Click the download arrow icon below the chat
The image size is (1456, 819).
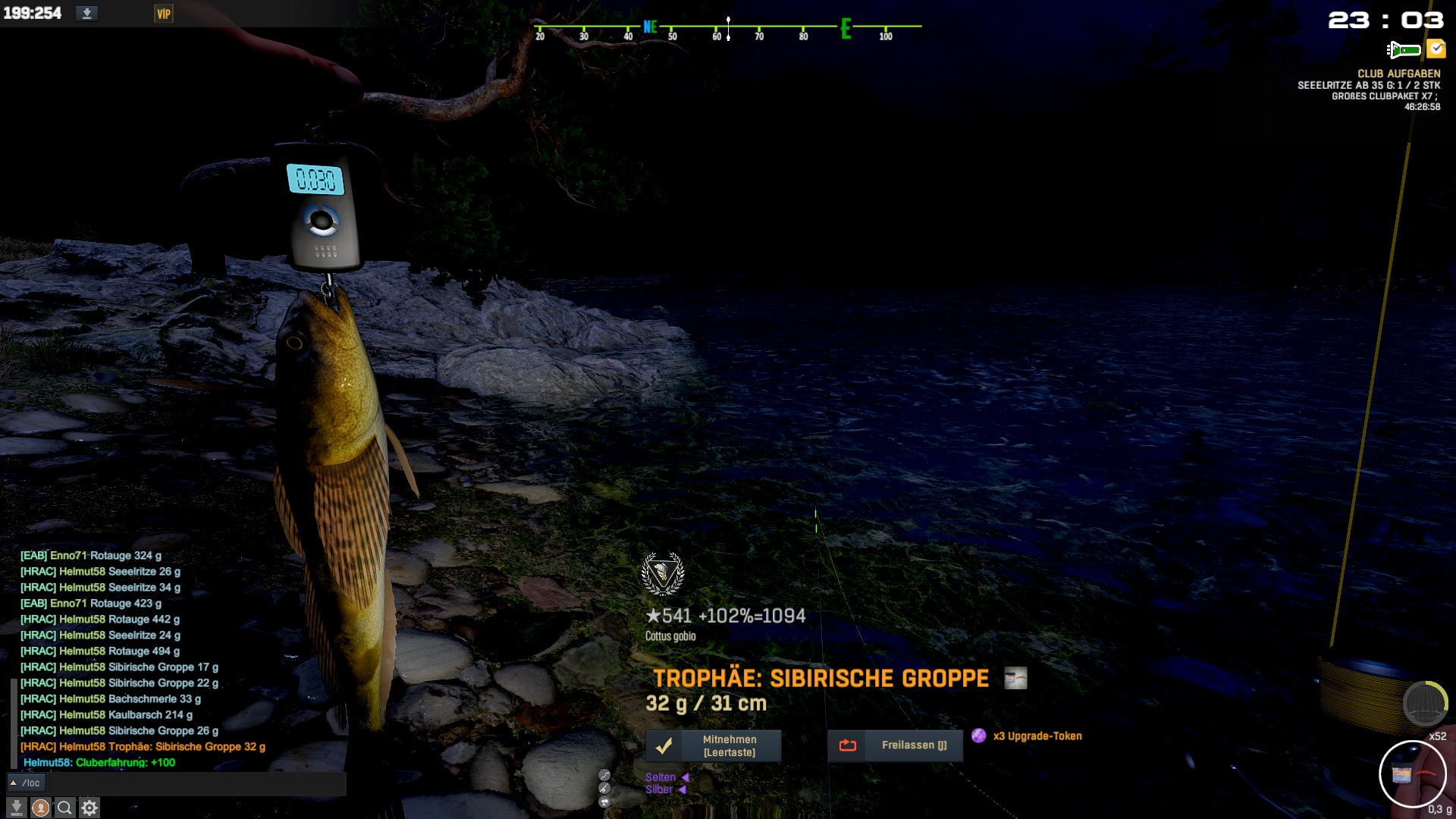[16, 808]
